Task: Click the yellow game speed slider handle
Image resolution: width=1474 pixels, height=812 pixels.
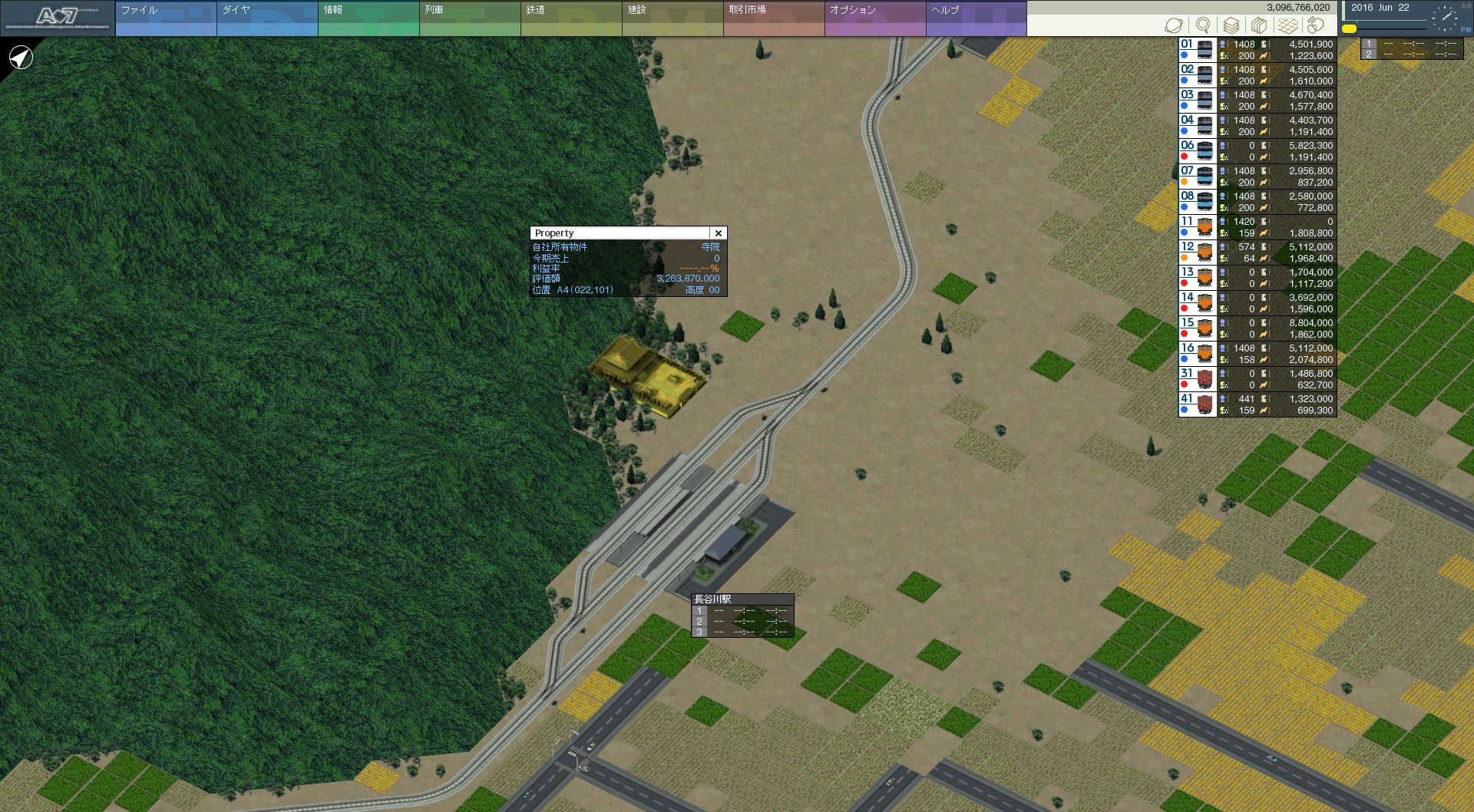Action: pos(1349,29)
